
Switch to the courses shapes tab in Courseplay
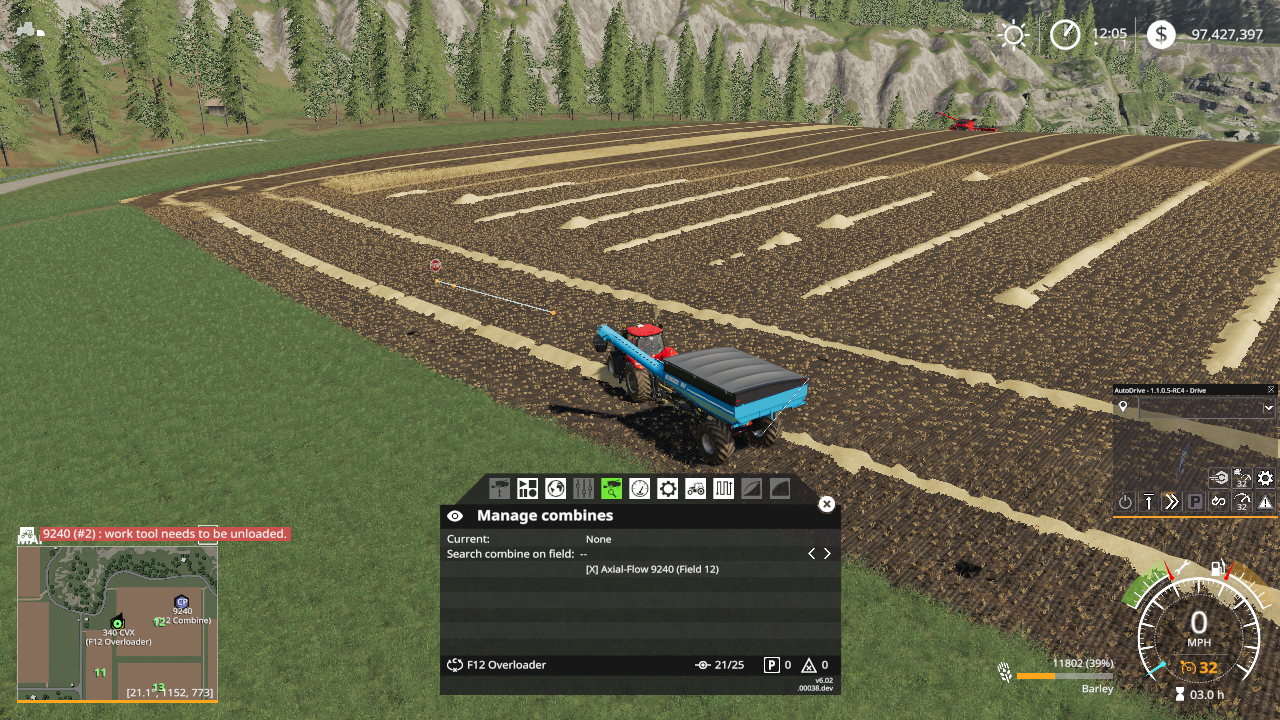[528, 488]
